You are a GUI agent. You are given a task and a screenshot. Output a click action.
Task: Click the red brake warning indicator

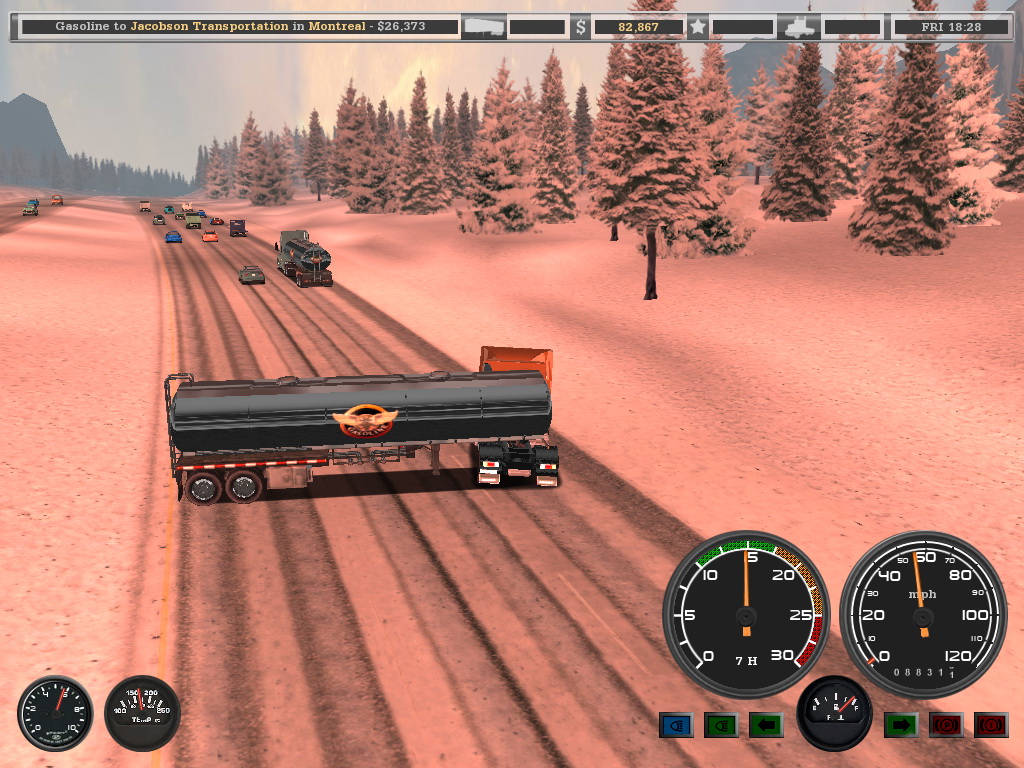(x=991, y=725)
